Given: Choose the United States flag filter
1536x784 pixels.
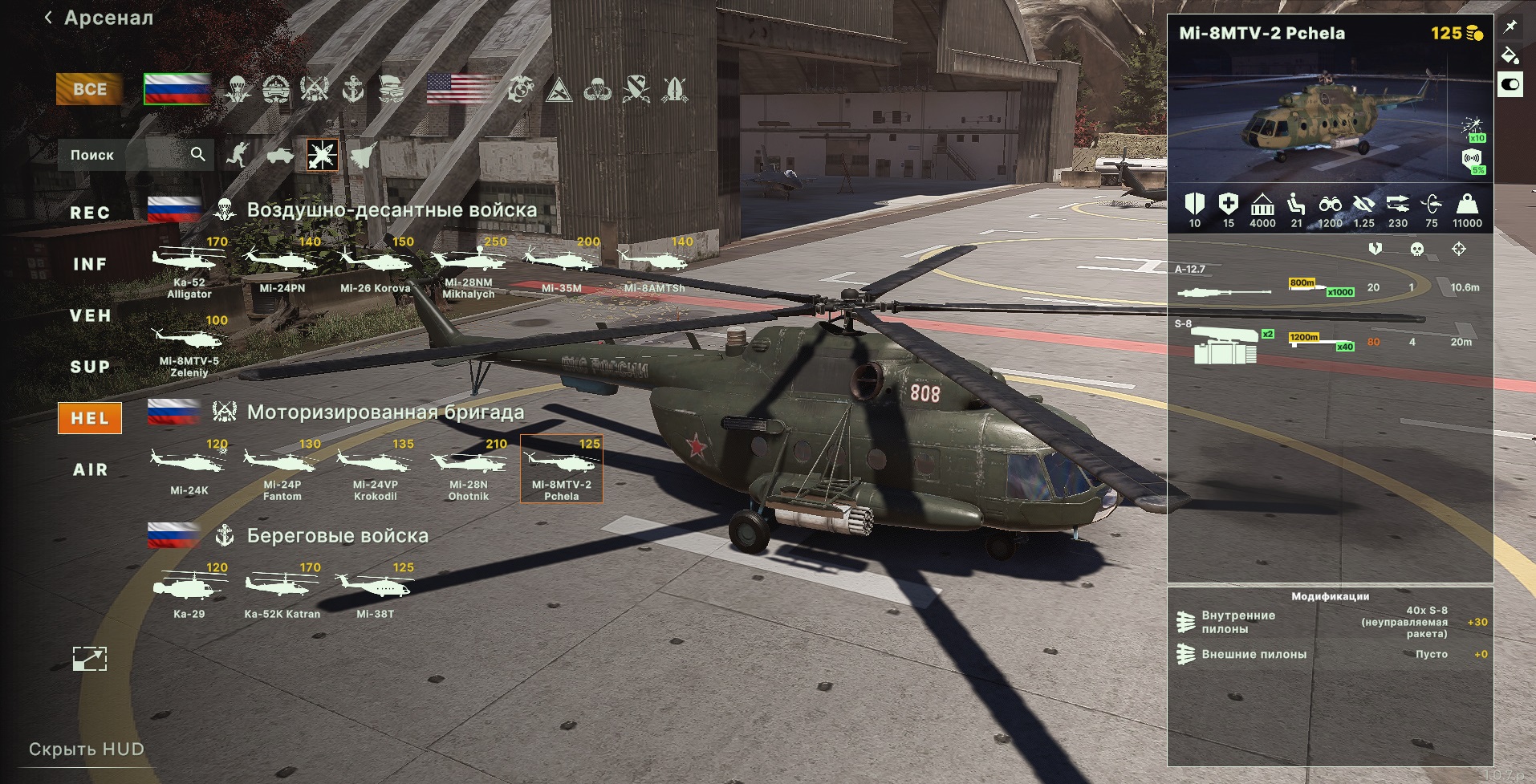Looking at the screenshot, I should [460, 89].
